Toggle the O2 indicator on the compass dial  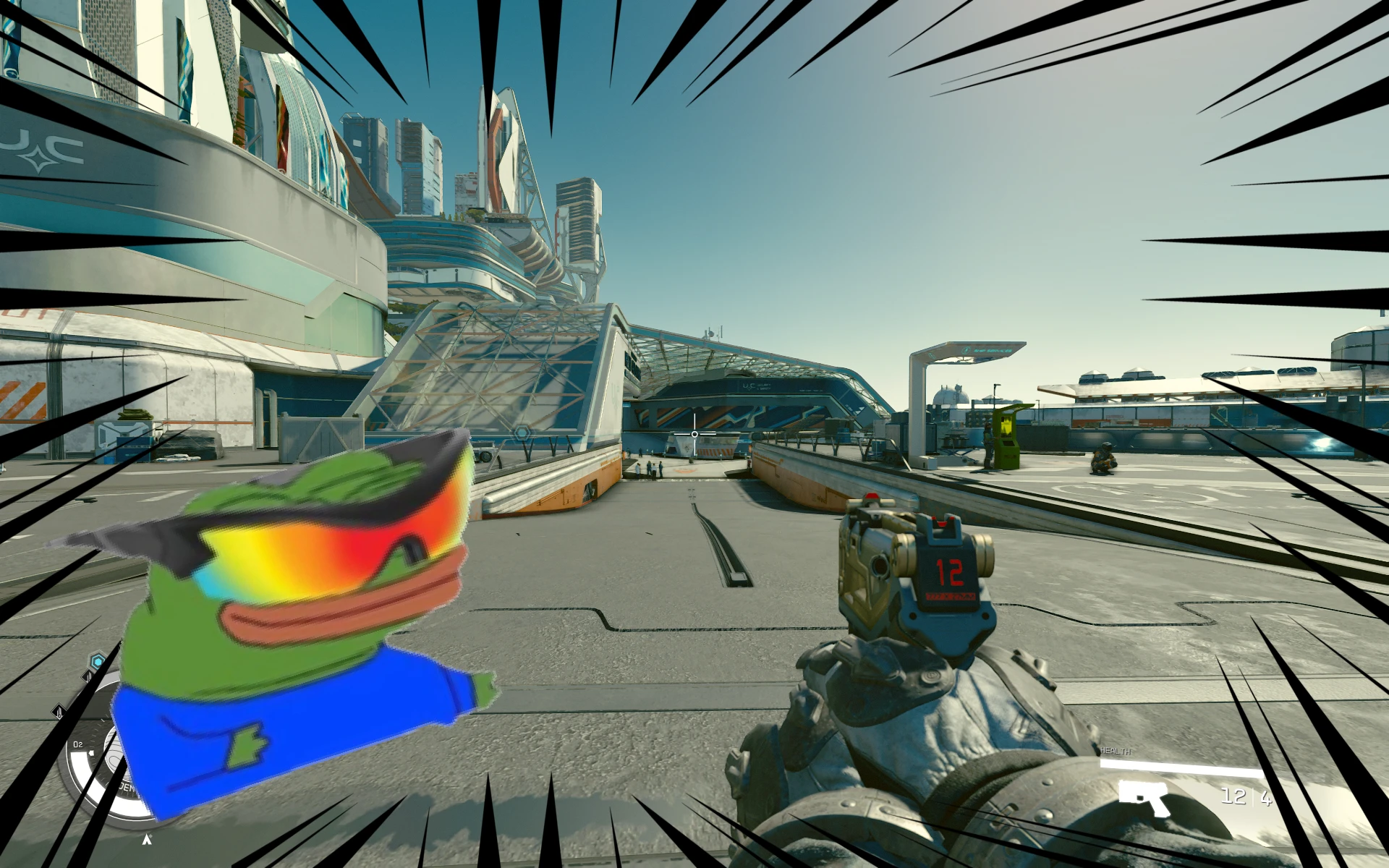tap(77, 744)
